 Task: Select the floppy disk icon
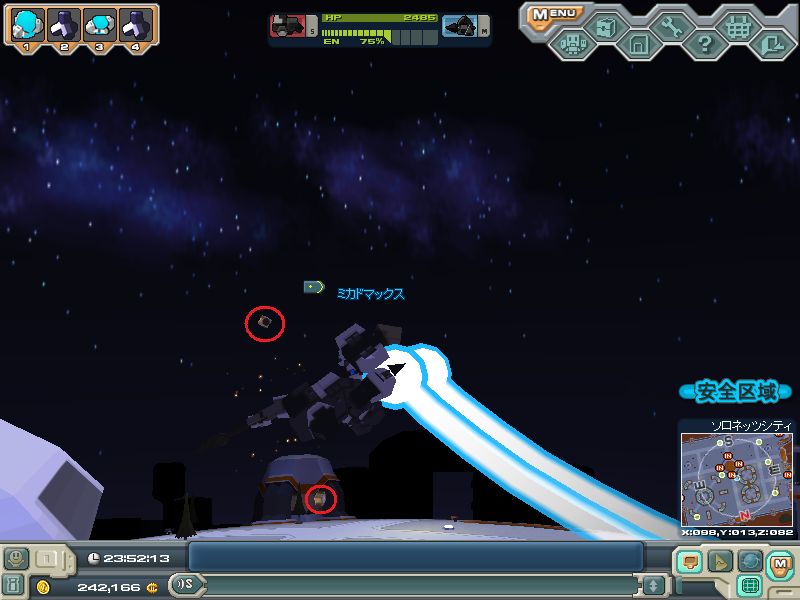tap(638, 44)
